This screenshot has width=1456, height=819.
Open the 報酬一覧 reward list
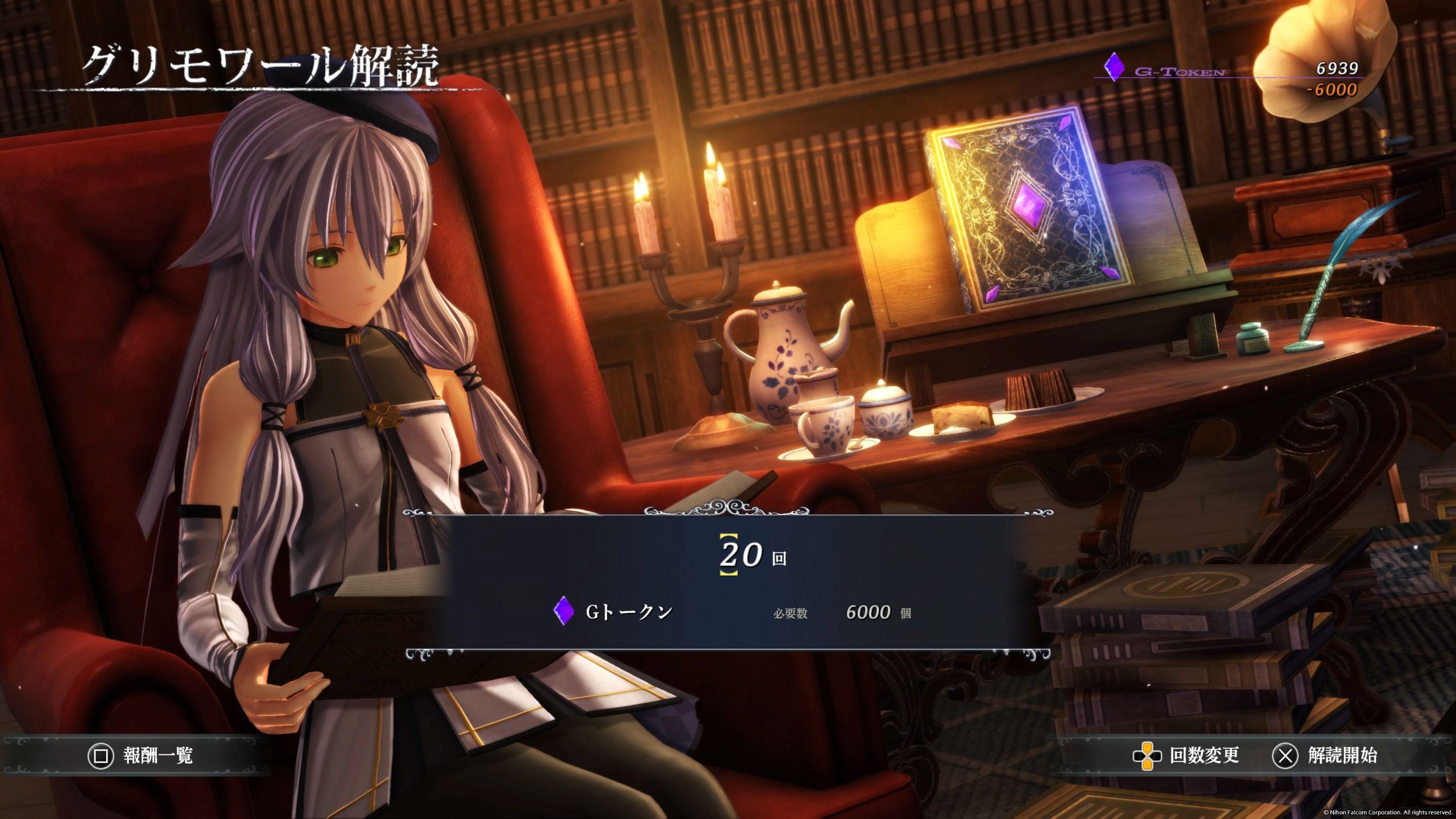click(x=141, y=755)
